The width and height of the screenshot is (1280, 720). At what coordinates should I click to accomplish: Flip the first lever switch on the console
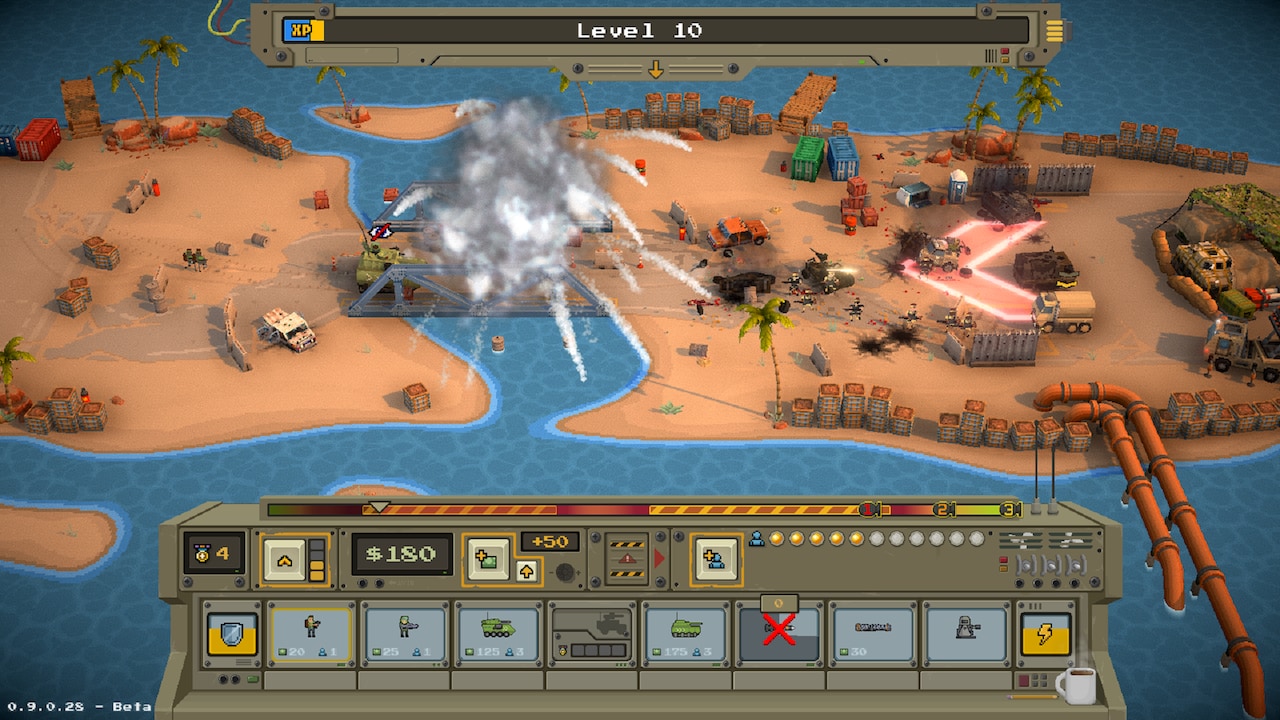point(1024,566)
